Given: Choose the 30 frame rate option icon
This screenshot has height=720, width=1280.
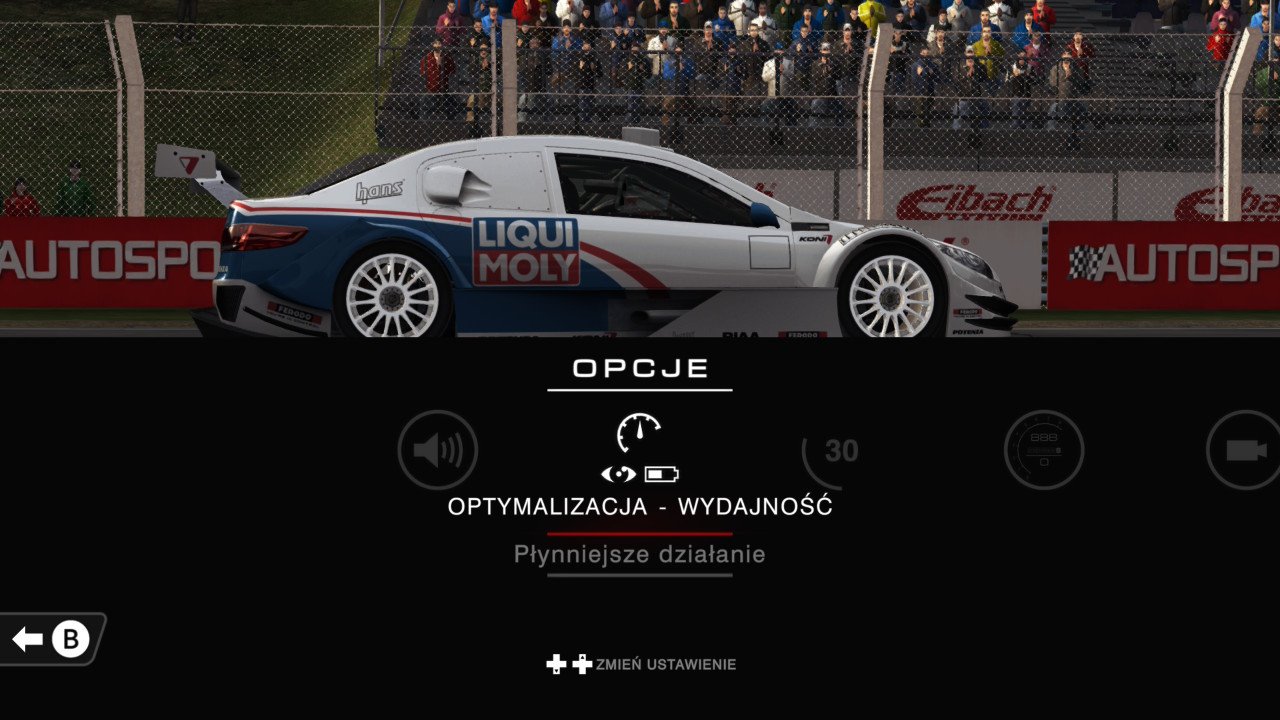Looking at the screenshot, I should pos(840,451).
